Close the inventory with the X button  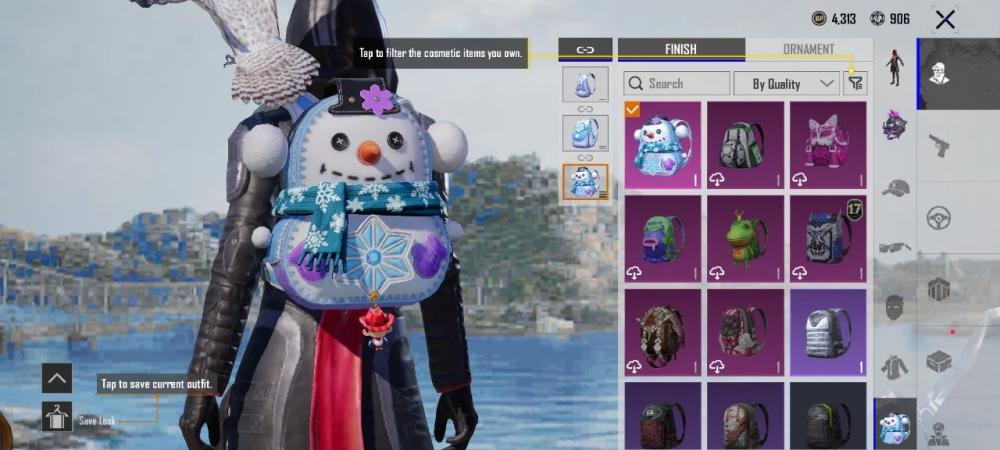pos(944,19)
